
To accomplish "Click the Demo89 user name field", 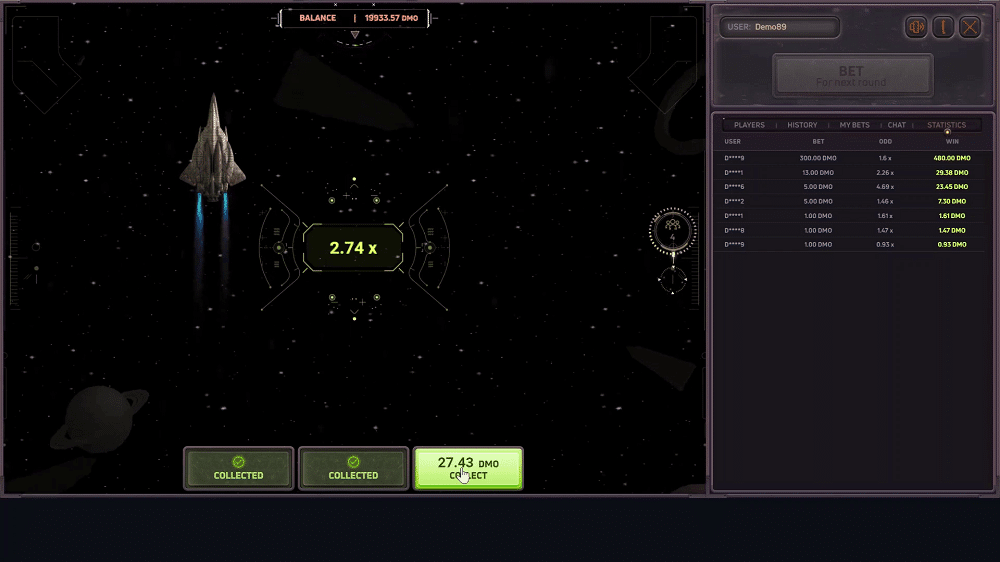I will click(x=780, y=27).
